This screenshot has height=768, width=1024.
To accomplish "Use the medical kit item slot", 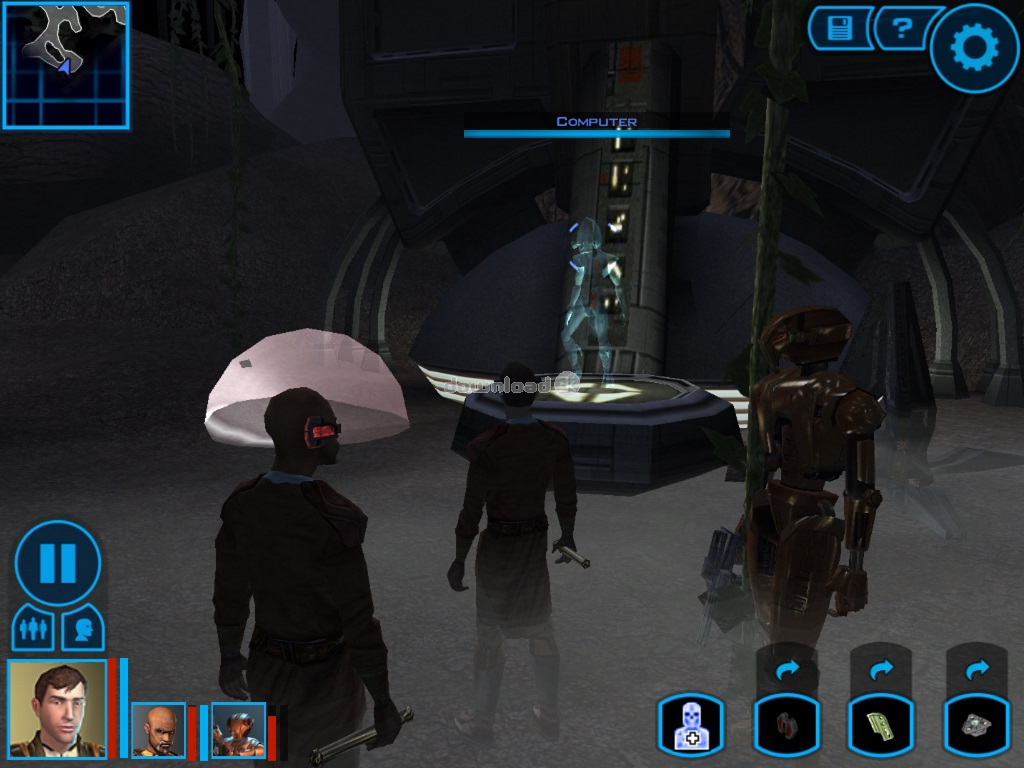I will 690,724.
